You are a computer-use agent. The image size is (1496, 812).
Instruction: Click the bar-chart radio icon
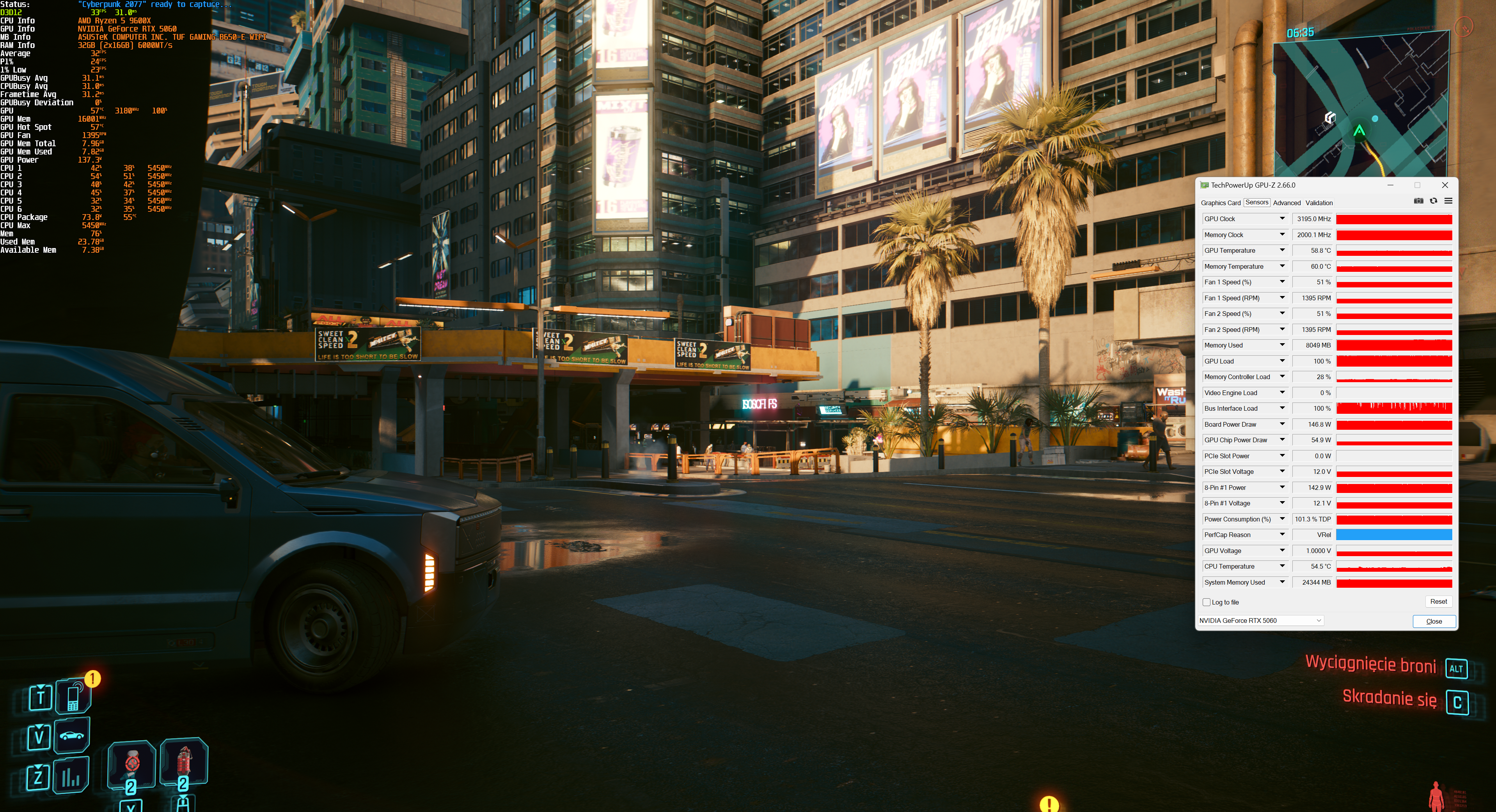pyautogui.click(x=71, y=776)
